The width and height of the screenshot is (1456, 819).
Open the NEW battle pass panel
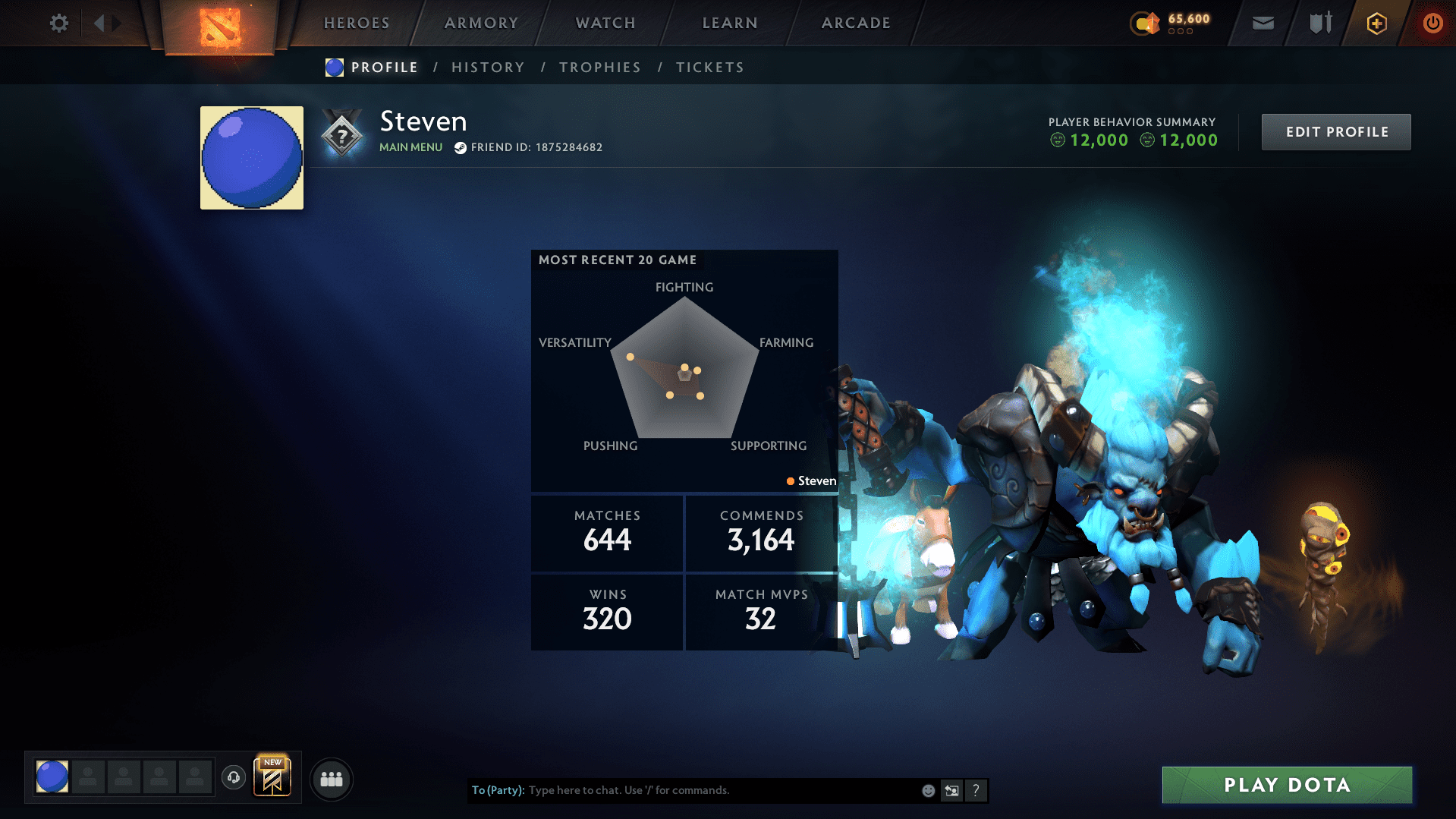point(273,778)
